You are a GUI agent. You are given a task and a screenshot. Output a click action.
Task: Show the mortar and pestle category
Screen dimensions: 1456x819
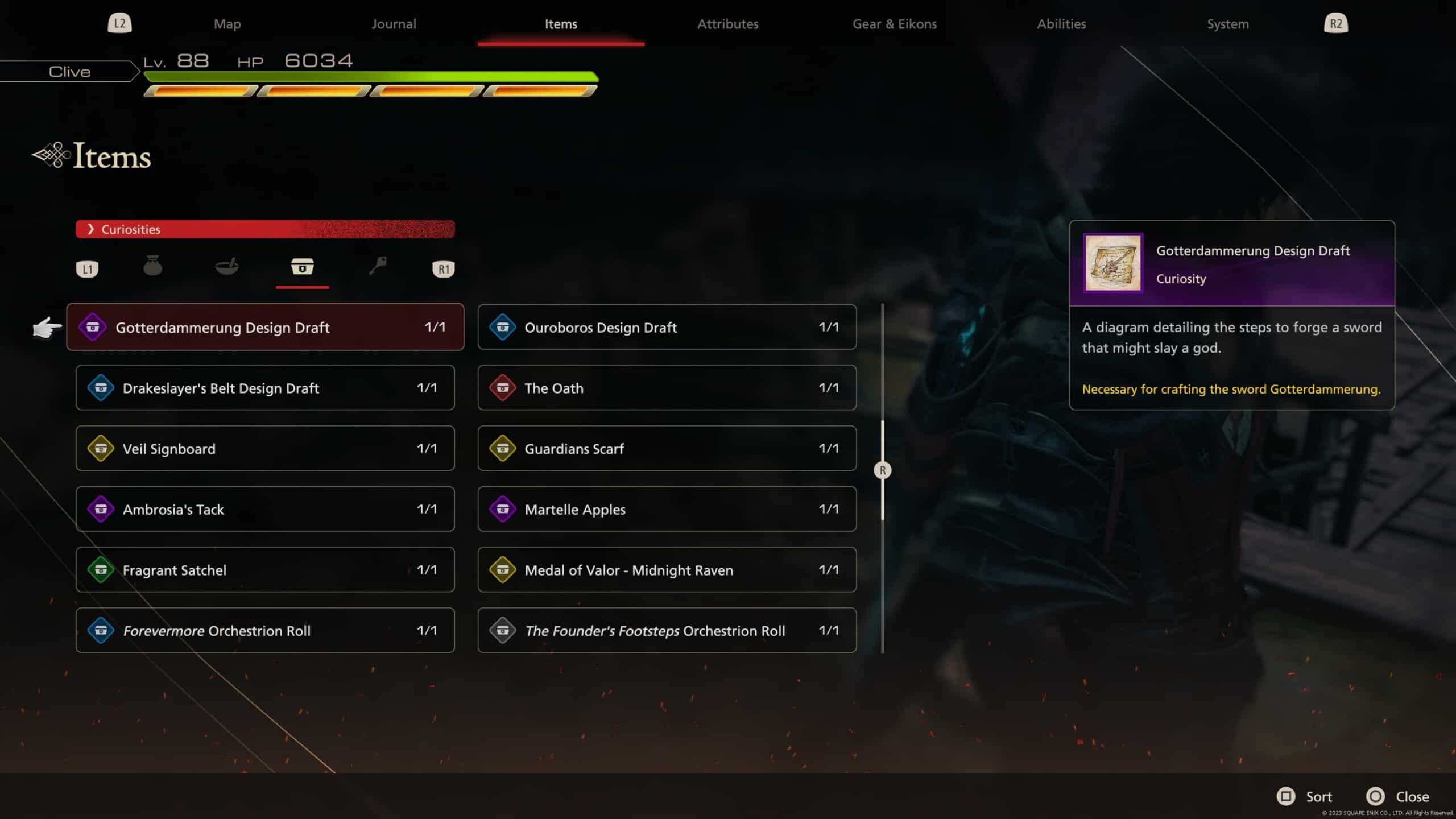point(227,266)
